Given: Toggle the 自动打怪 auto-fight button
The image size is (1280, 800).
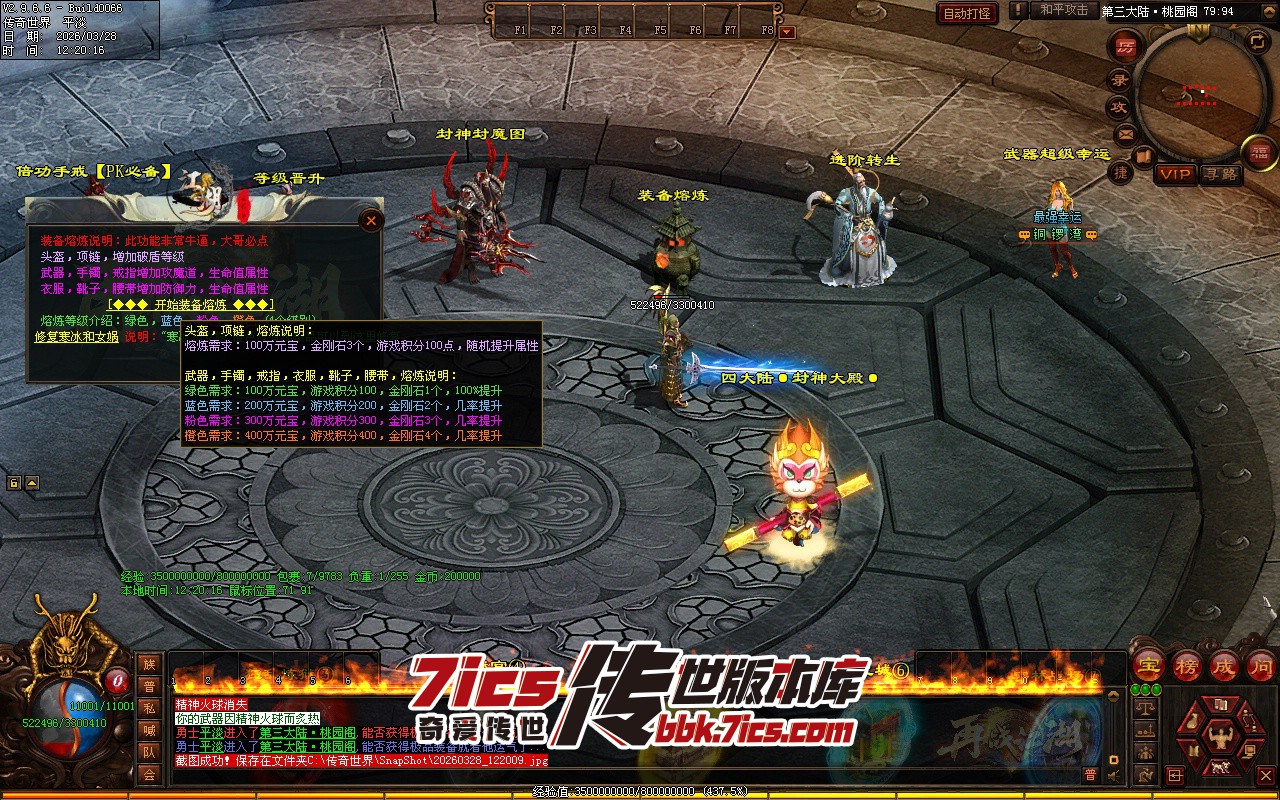Looking at the screenshot, I should 967,13.
